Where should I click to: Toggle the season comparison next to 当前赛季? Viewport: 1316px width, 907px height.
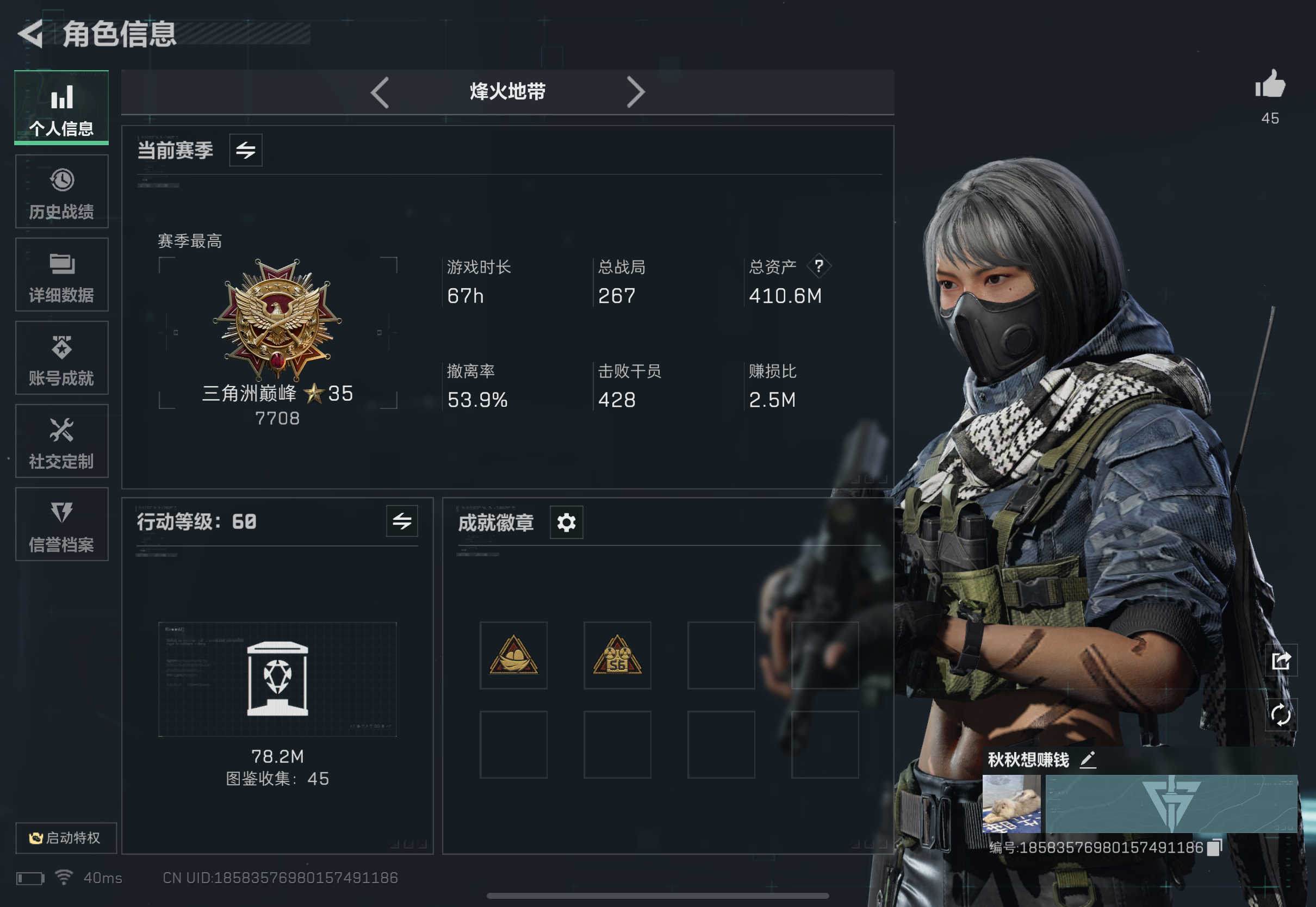[245, 150]
